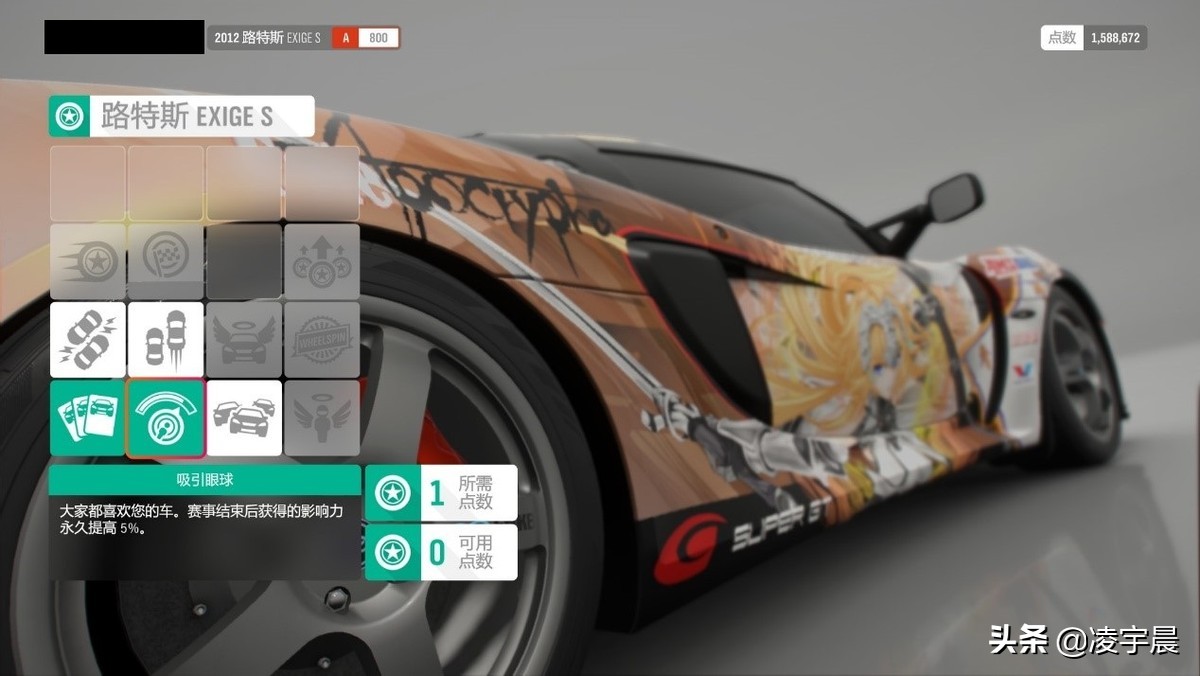
Task: Select the three-car traffic perk tile
Action: point(244,417)
